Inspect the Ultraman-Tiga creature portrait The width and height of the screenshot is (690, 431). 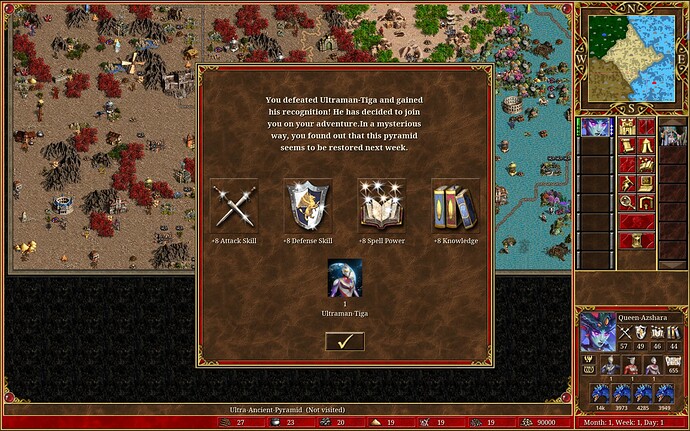[x=344, y=279]
